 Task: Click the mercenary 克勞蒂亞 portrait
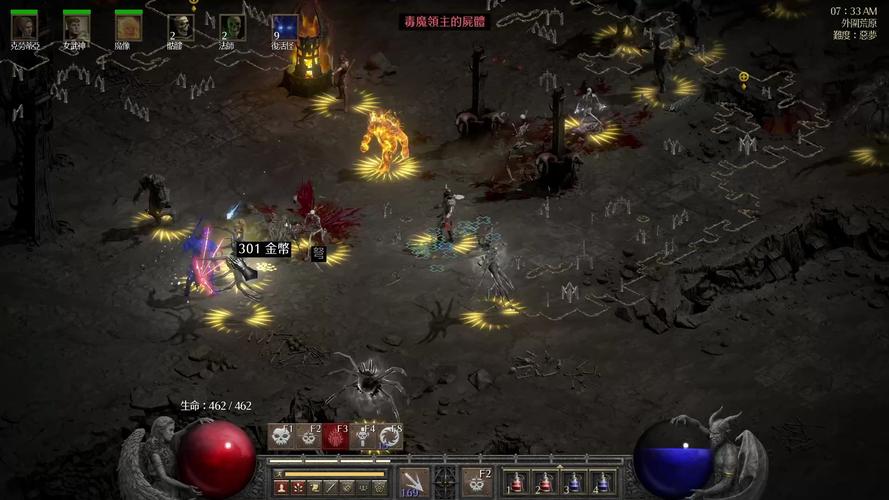(x=24, y=27)
